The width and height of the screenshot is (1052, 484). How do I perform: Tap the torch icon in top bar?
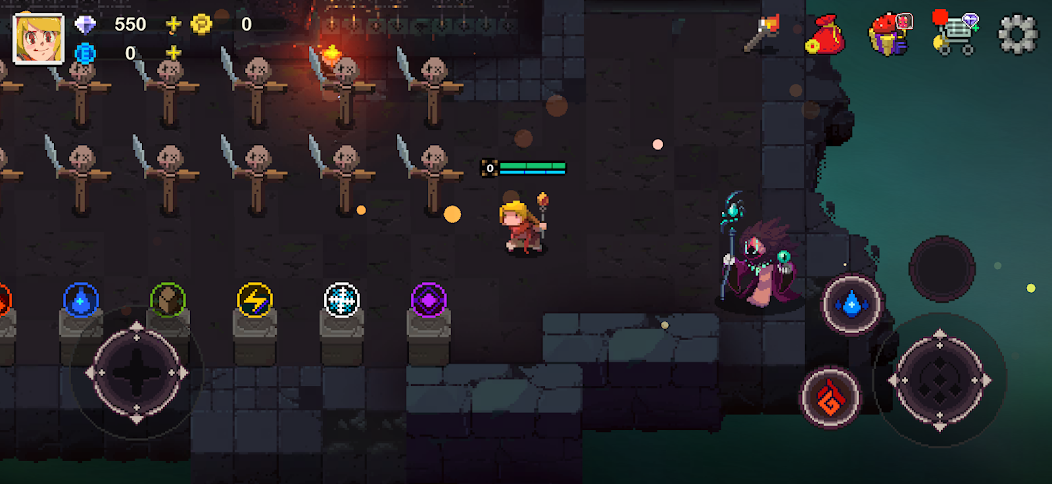pyautogui.click(x=761, y=33)
